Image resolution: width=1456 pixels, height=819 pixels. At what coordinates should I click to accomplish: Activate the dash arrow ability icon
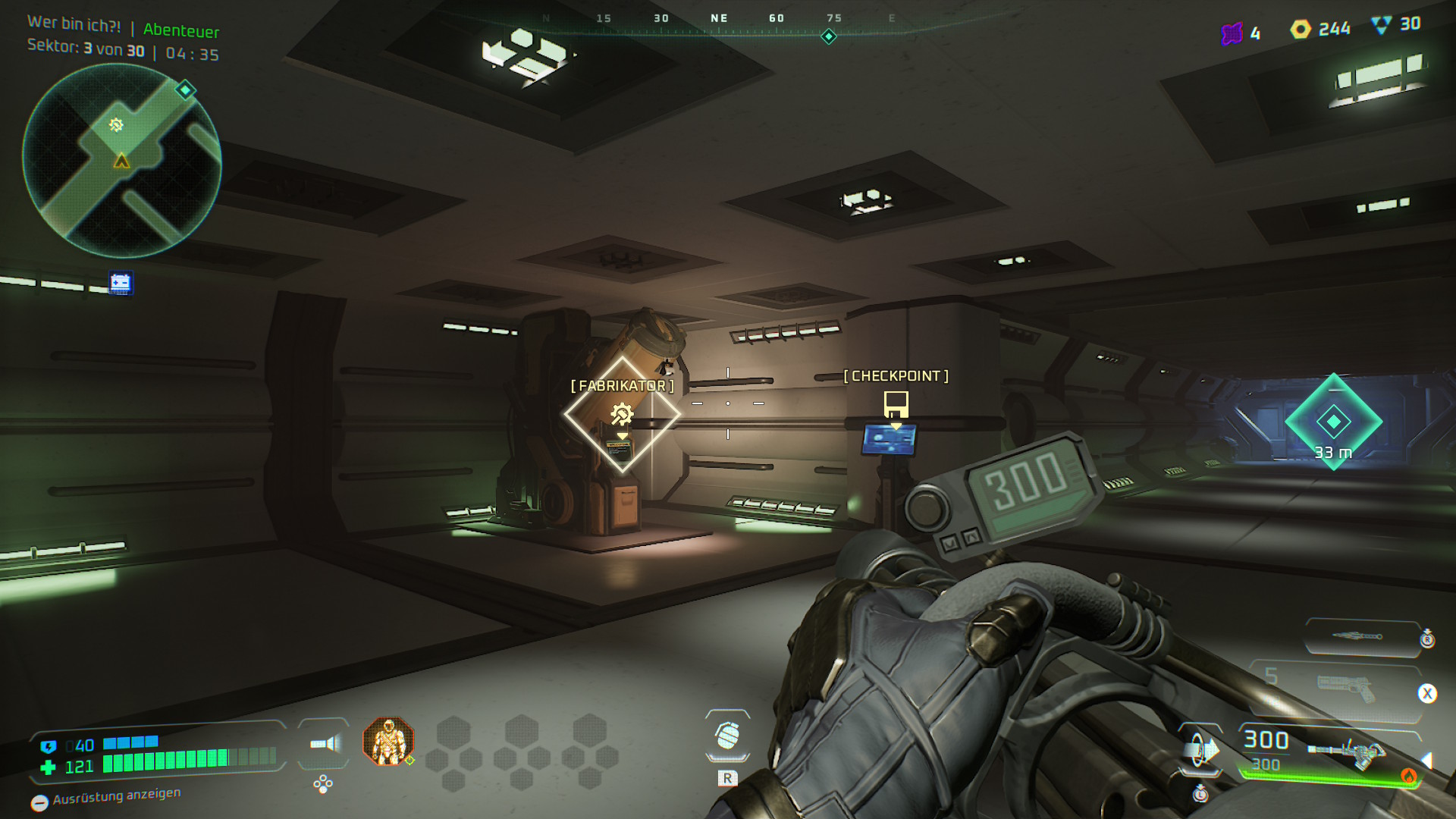click(x=1200, y=751)
